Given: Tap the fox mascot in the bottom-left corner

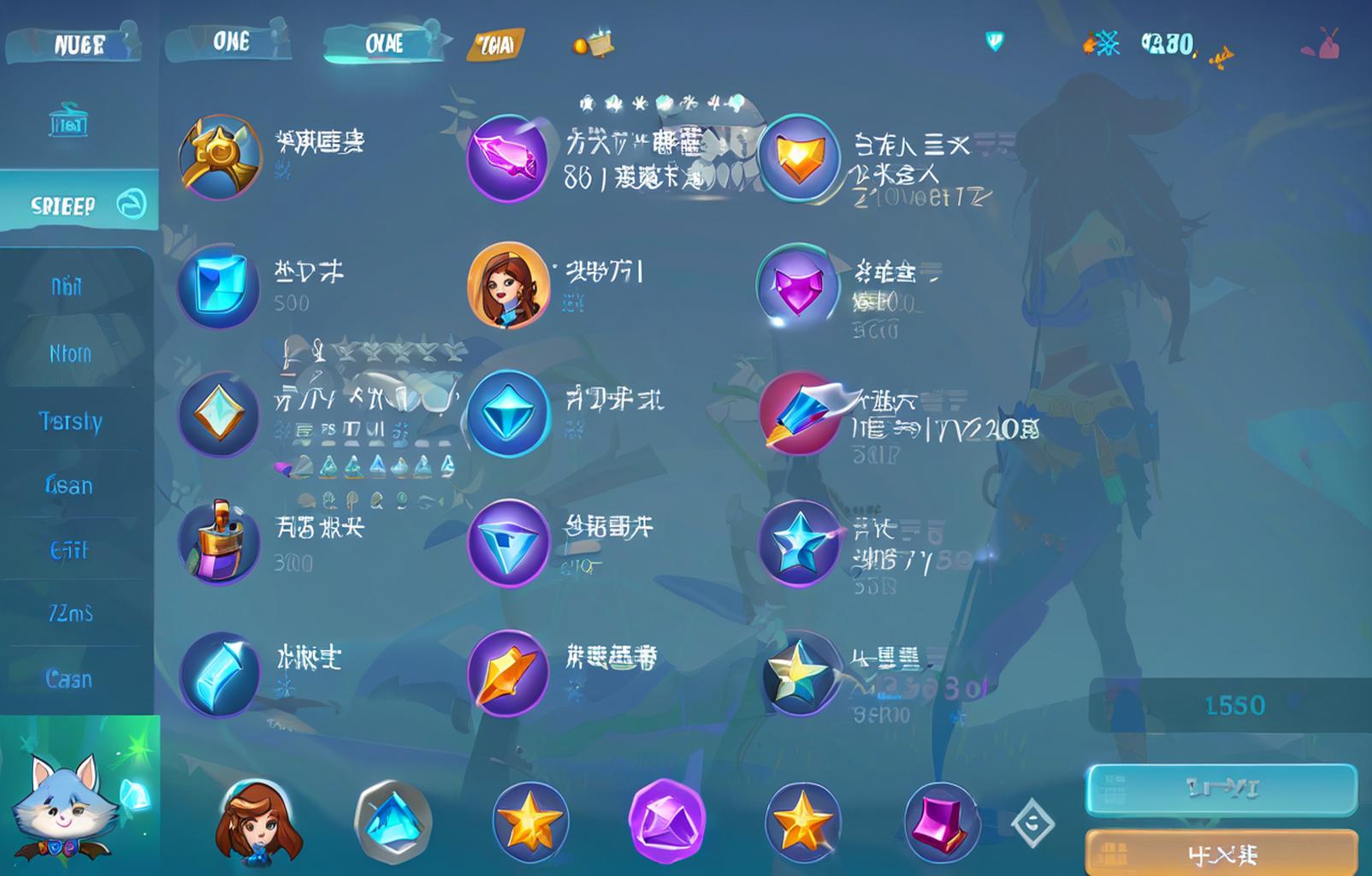Looking at the screenshot, I should click(64, 808).
